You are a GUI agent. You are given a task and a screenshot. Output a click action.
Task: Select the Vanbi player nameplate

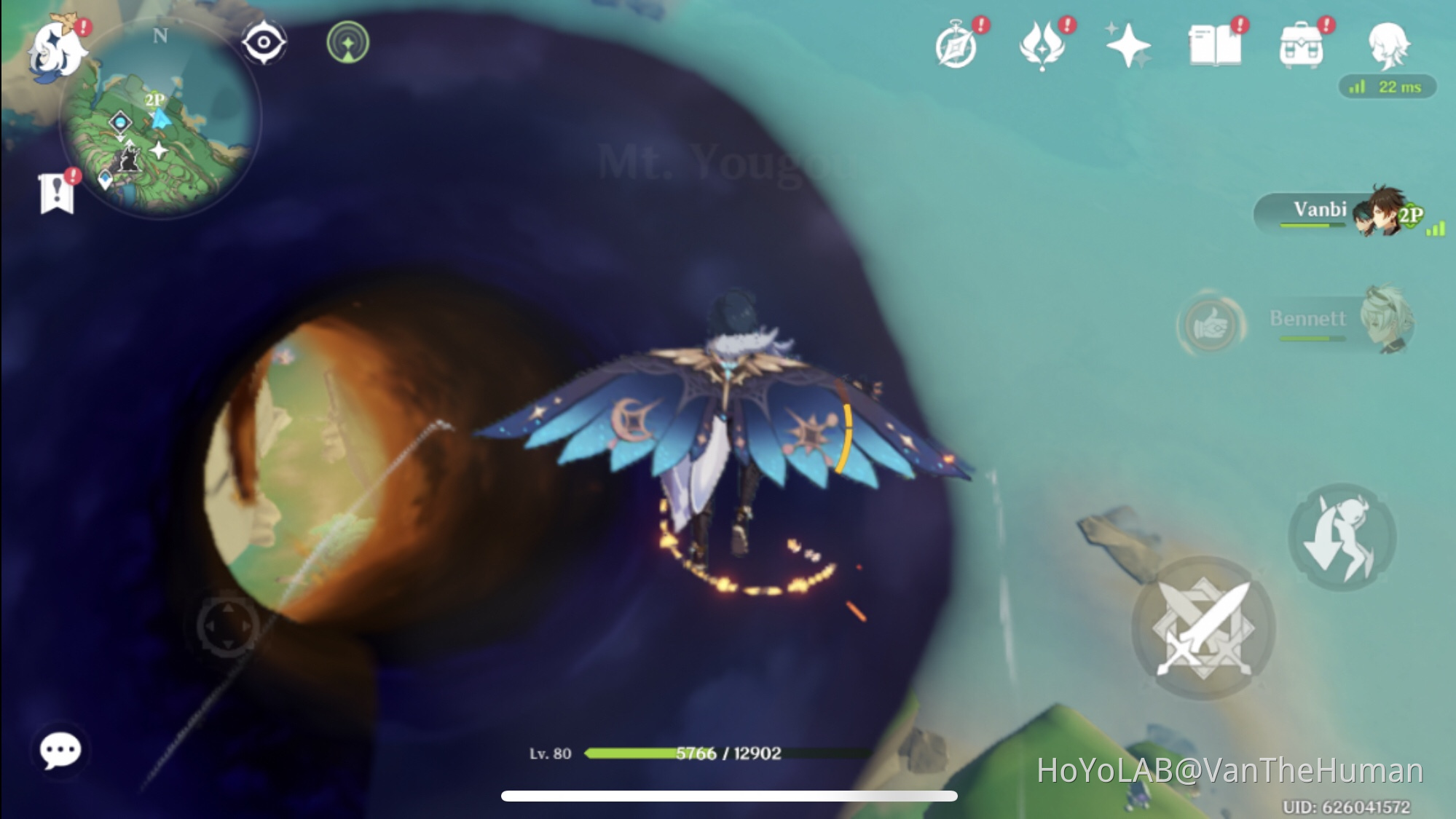1322,211
